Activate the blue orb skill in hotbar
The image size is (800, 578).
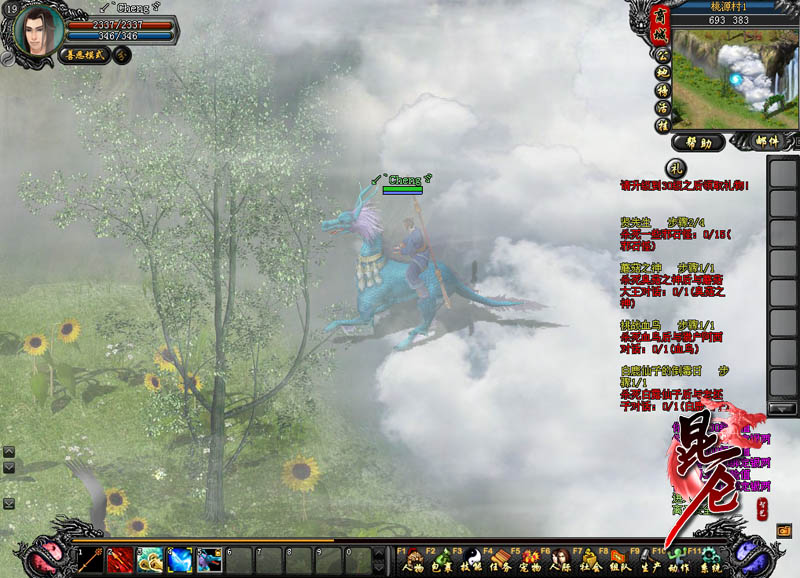click(181, 560)
